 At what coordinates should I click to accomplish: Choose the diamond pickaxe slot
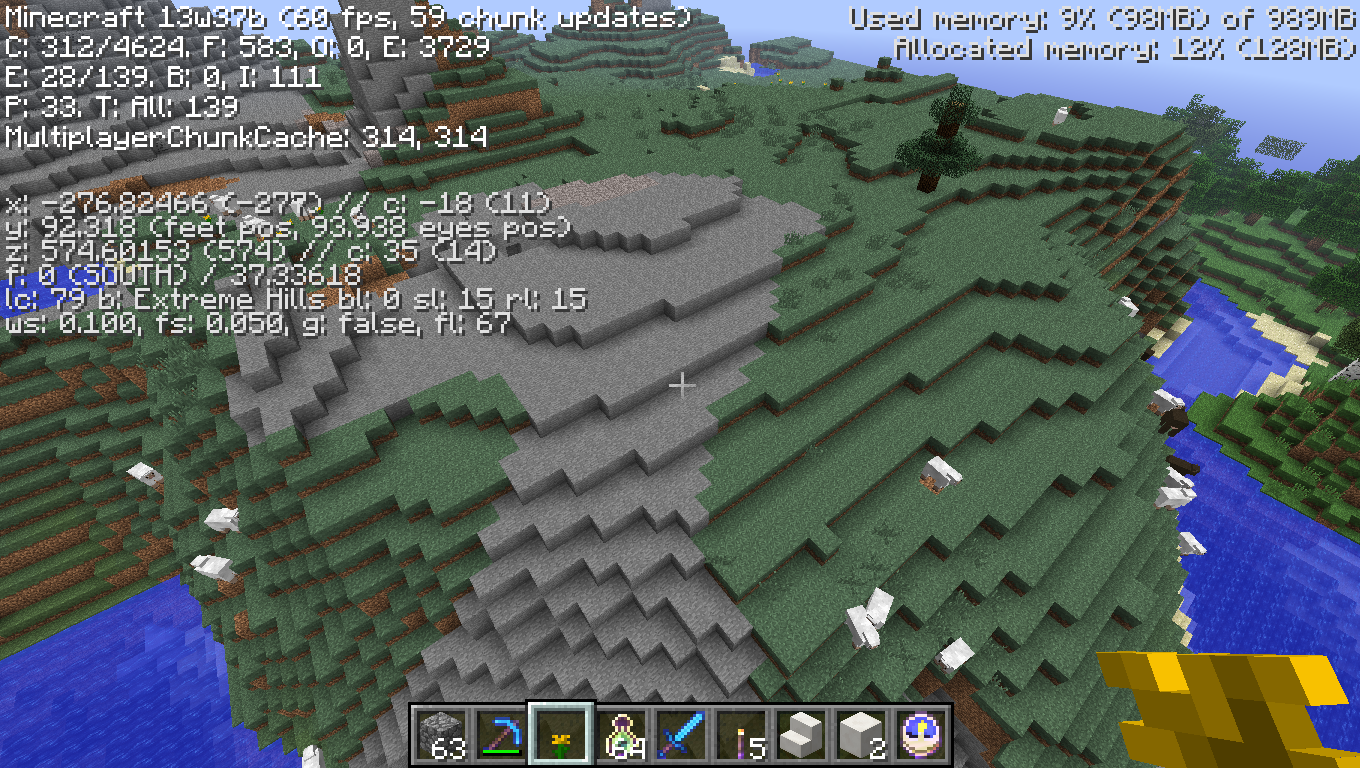click(501, 733)
